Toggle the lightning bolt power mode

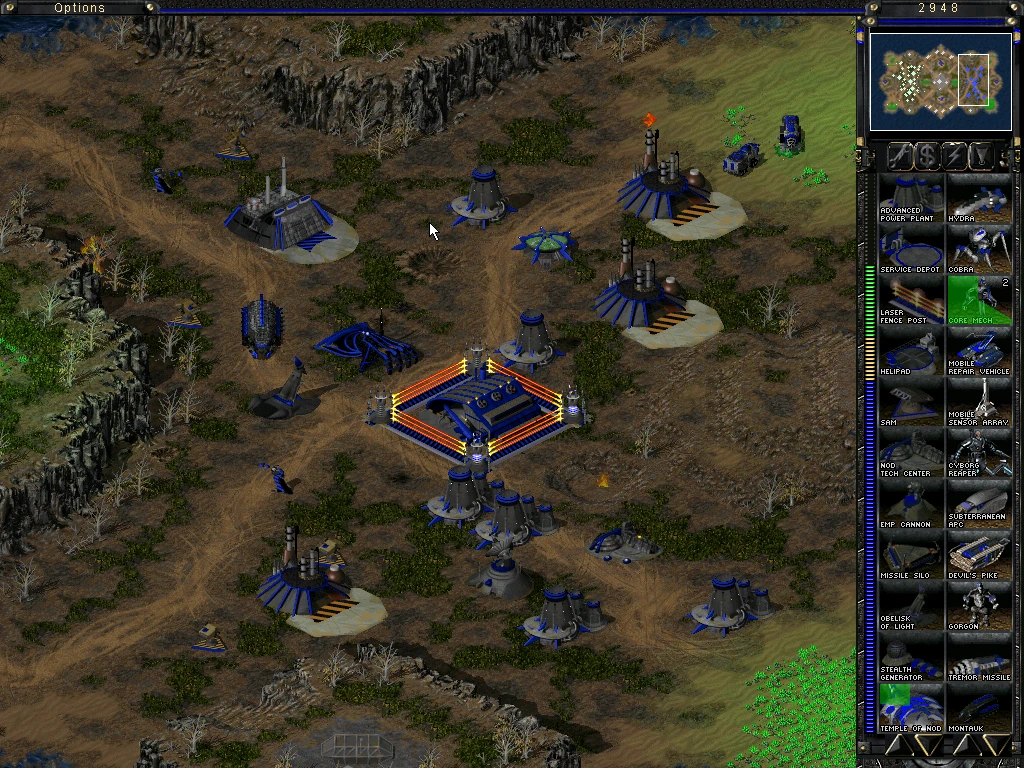pos(955,155)
